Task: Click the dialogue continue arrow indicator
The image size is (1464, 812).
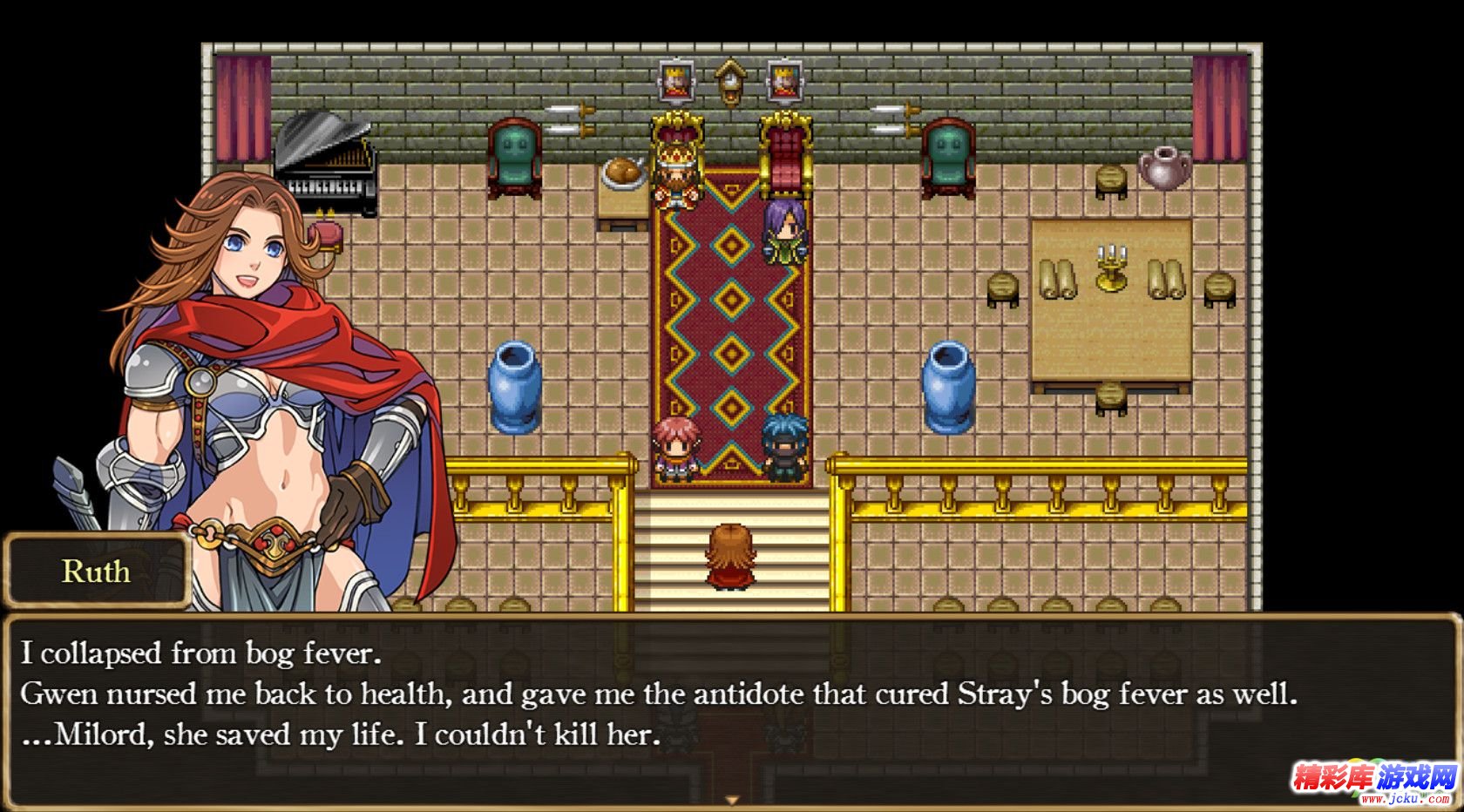Action: point(732,800)
